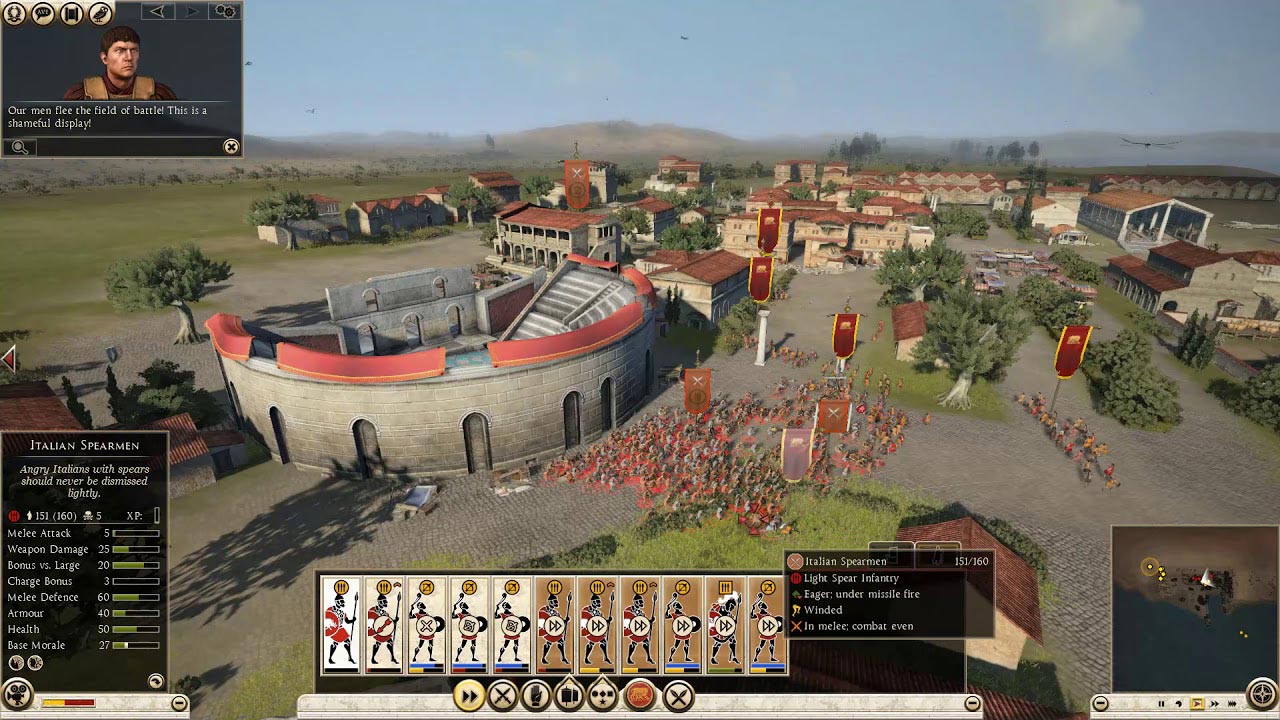Click the crossed spears button in command bar

pos(678,695)
